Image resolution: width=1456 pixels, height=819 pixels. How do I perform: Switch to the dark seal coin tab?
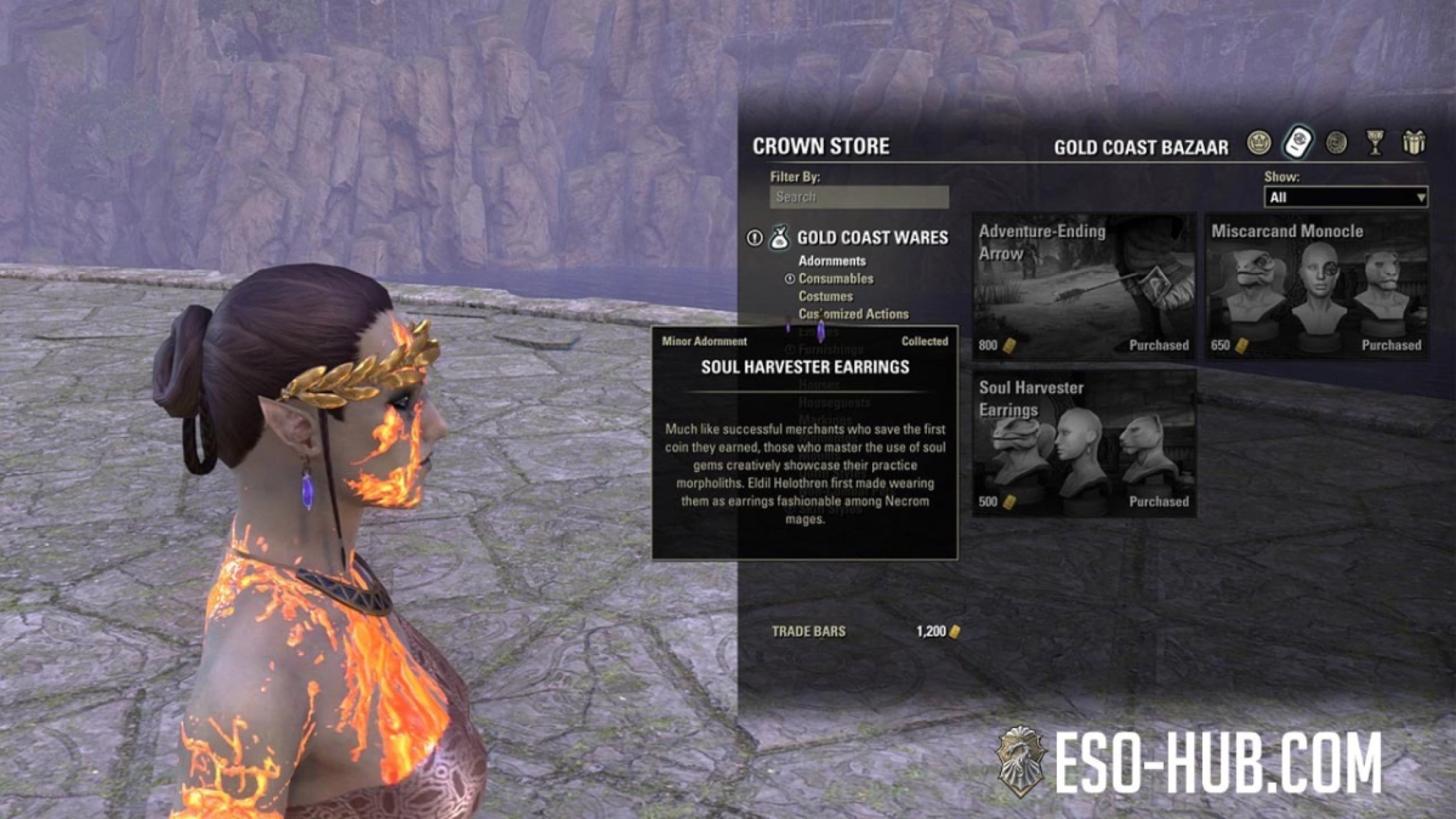1336,143
